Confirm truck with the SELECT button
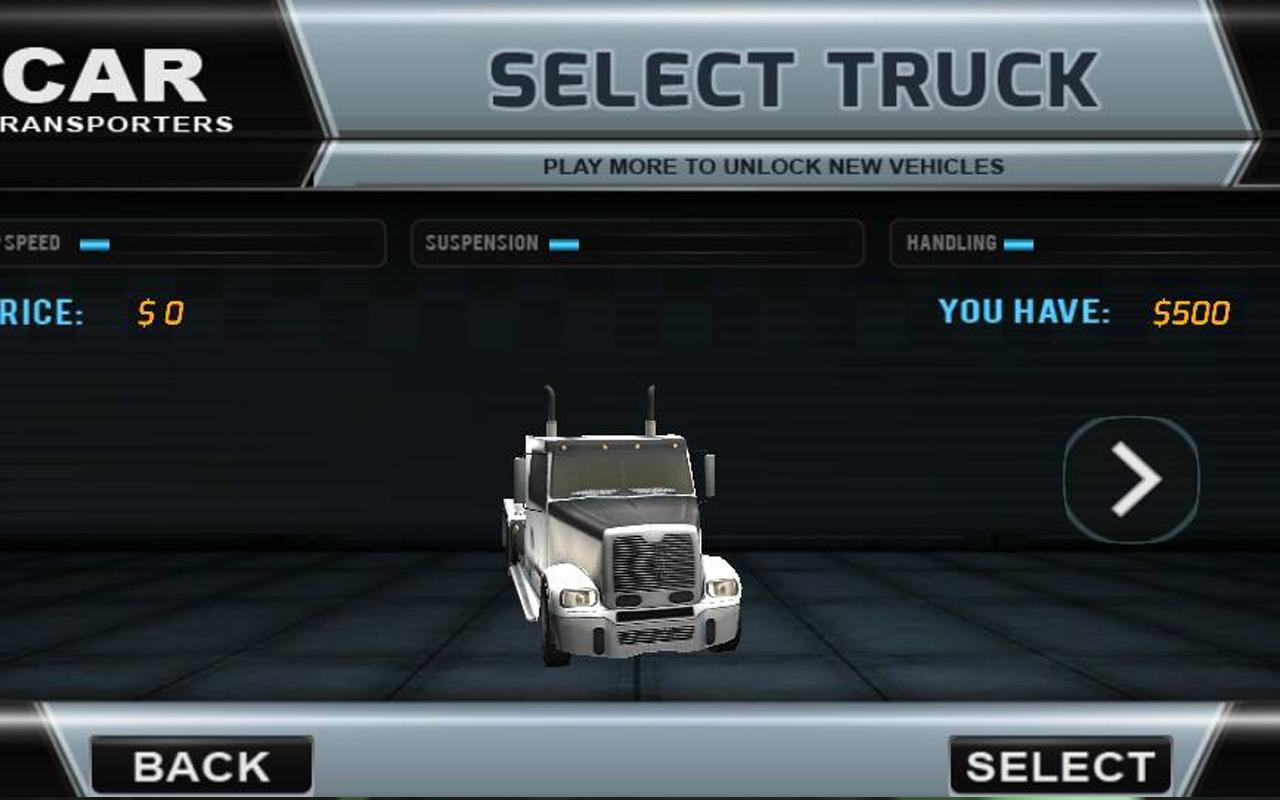Image resolution: width=1280 pixels, height=800 pixels. pyautogui.click(x=1060, y=766)
